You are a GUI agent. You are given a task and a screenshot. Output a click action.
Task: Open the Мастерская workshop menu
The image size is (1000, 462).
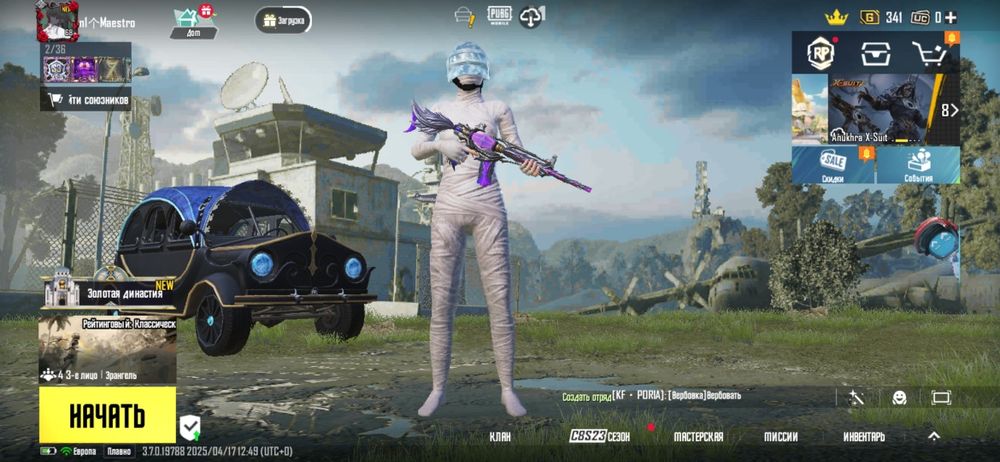point(698,437)
